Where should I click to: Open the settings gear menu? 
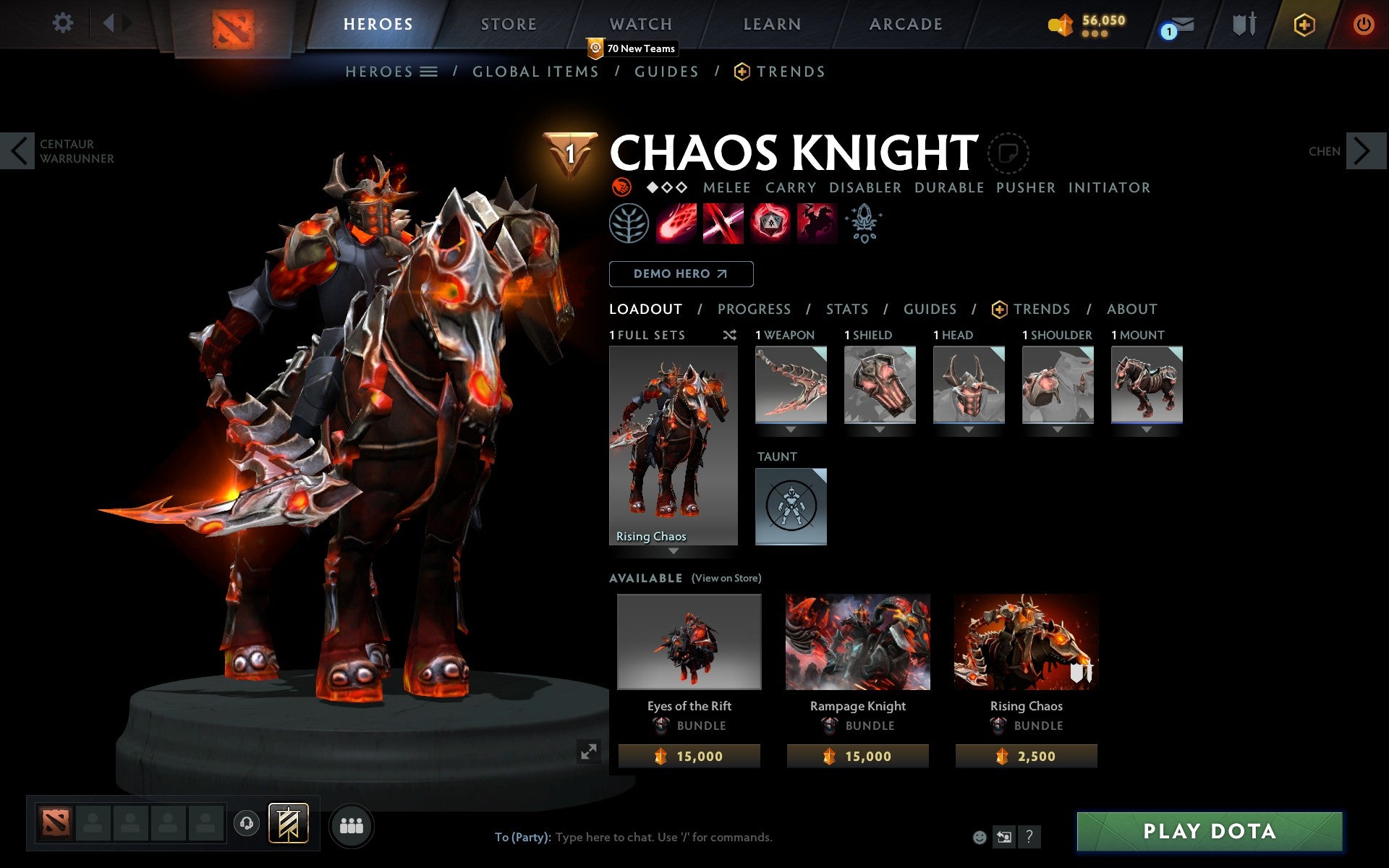click(64, 23)
